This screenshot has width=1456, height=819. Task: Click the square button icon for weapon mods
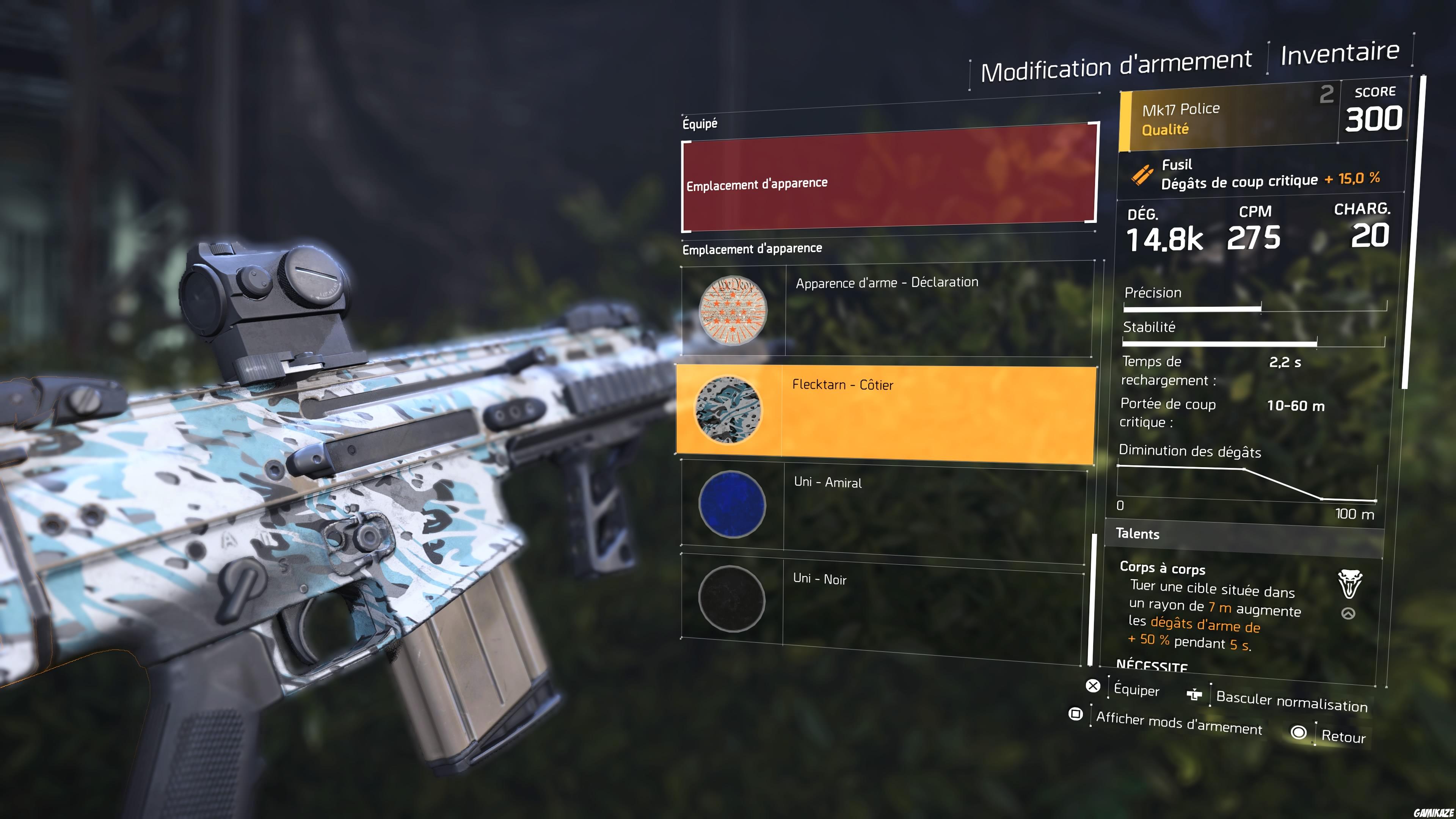click(1076, 714)
